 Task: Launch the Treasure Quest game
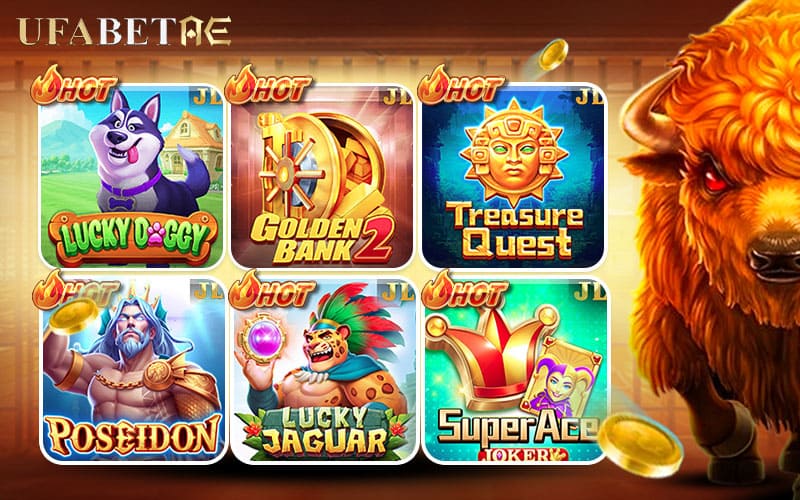[x=513, y=177]
